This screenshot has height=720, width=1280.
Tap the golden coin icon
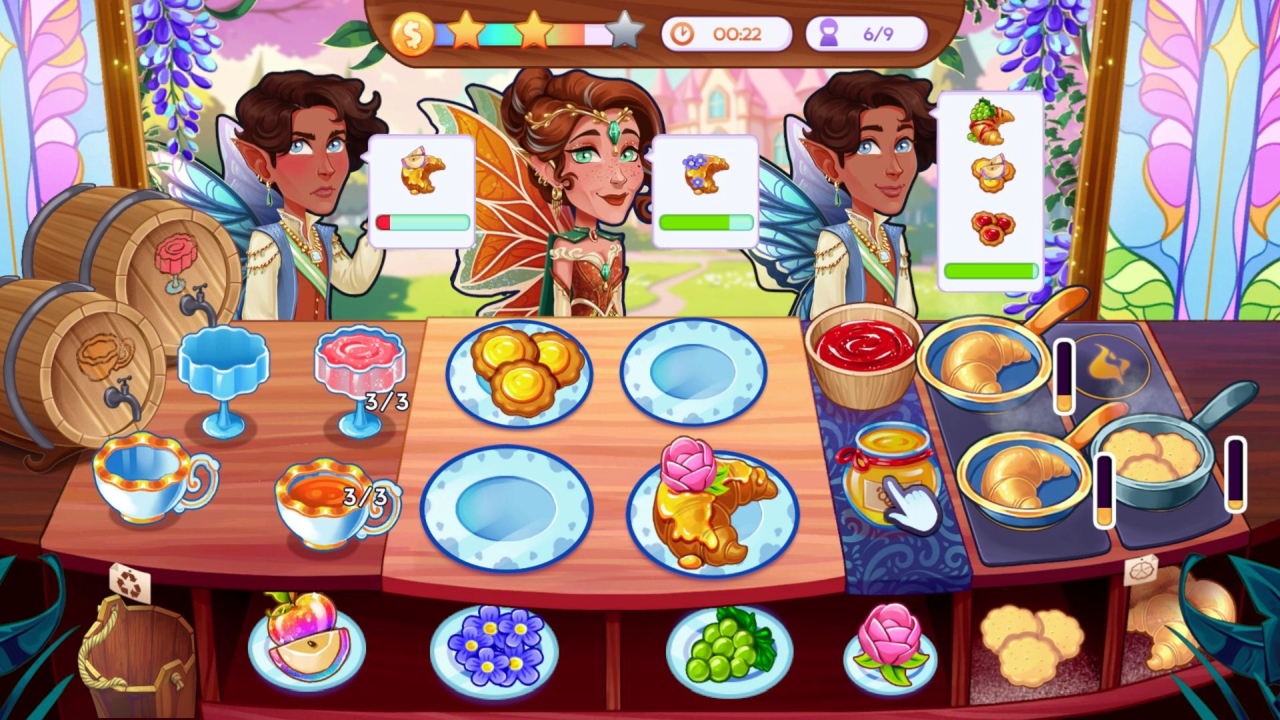click(414, 30)
